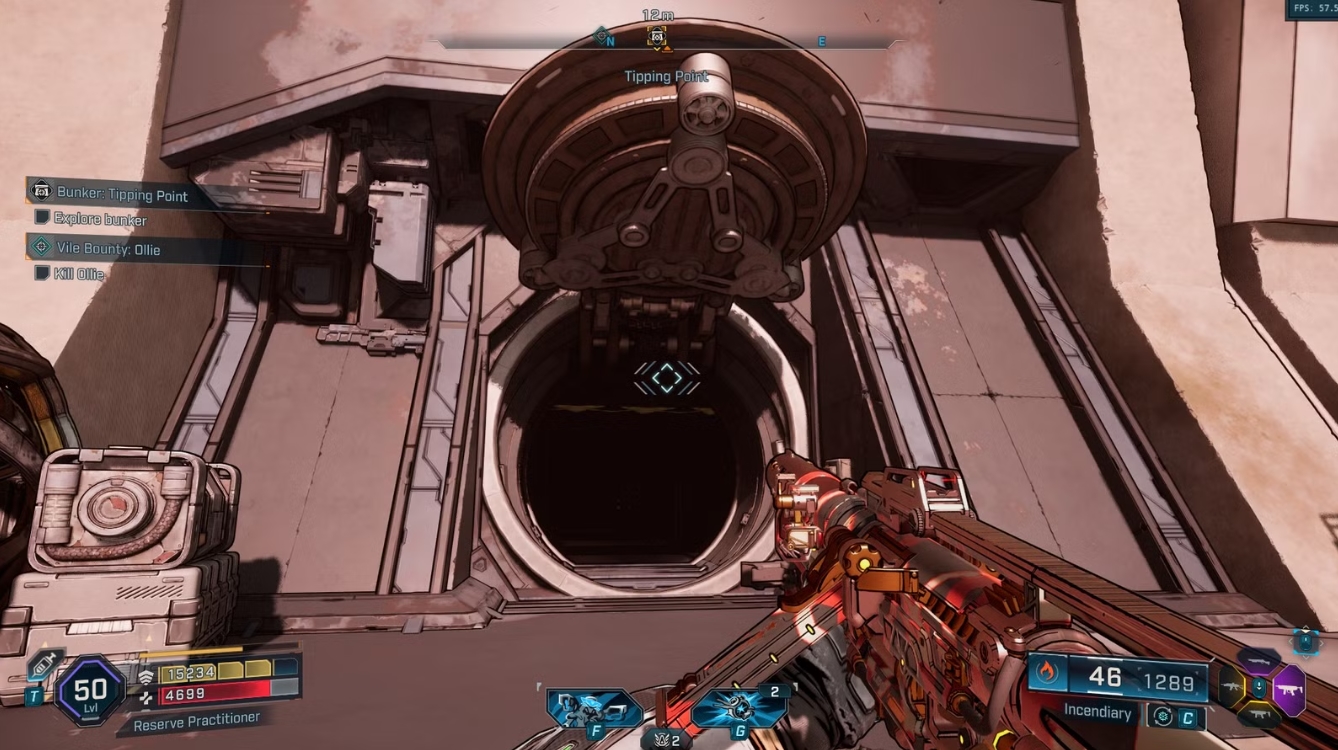
Task: Select the purple weapon slot
Action: coord(1288,689)
